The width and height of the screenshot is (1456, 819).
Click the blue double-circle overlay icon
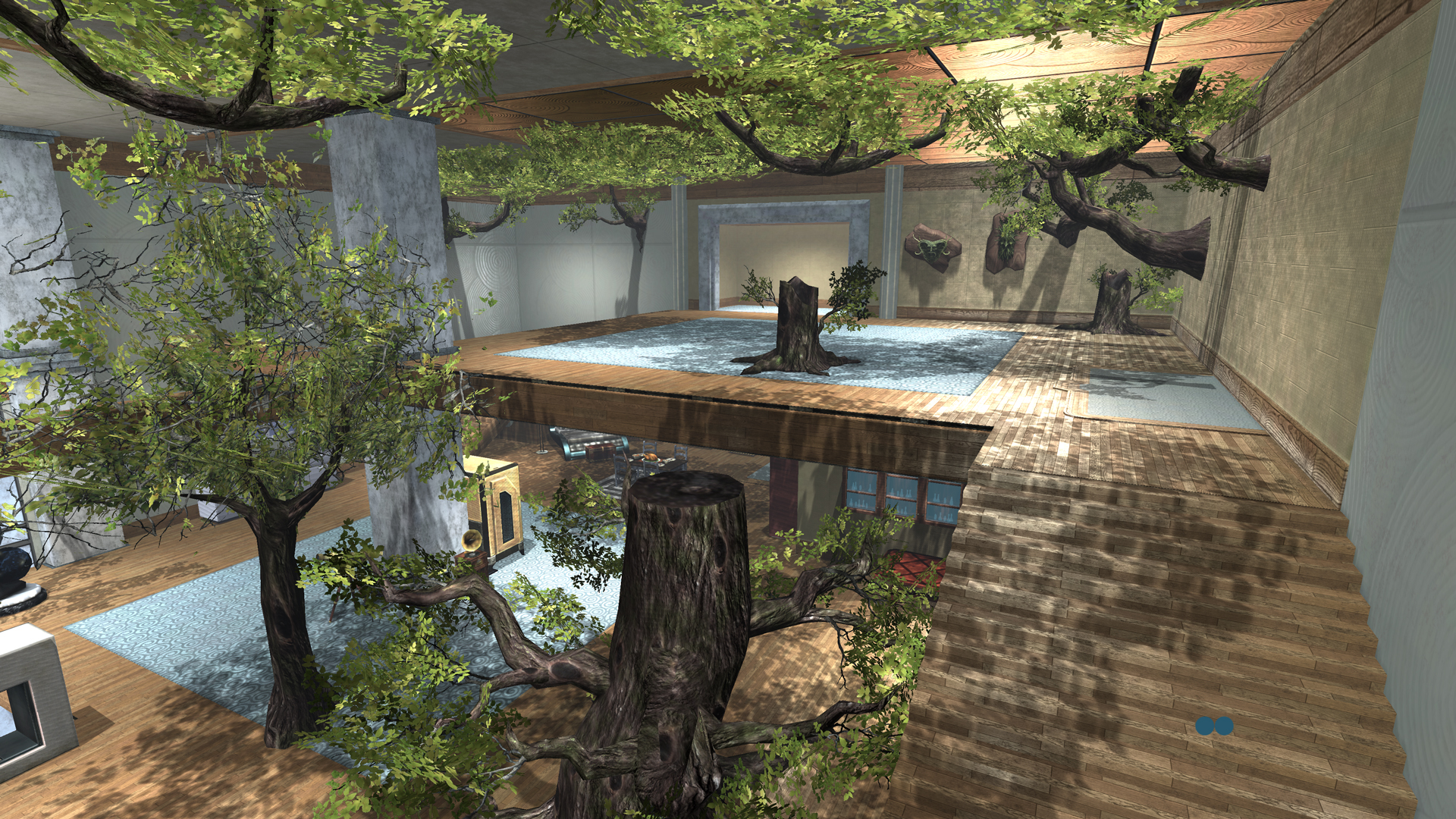click(1214, 726)
